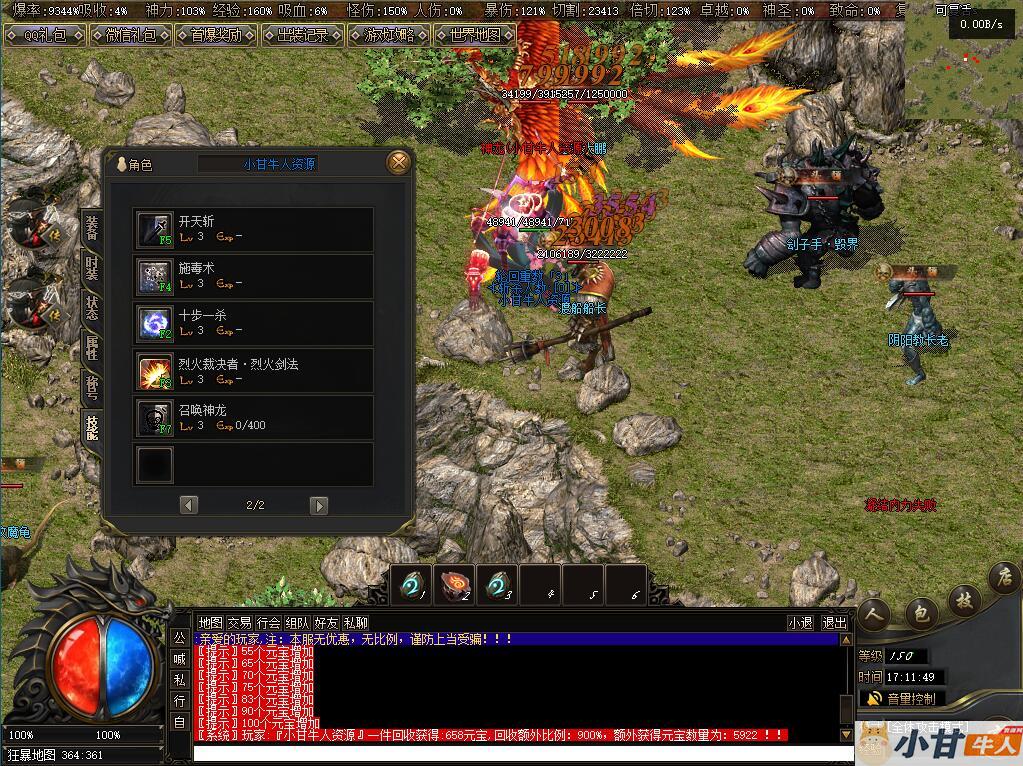The image size is (1023, 766).
Task: Open the 游戏攻略 guide button
Action: click(x=389, y=35)
